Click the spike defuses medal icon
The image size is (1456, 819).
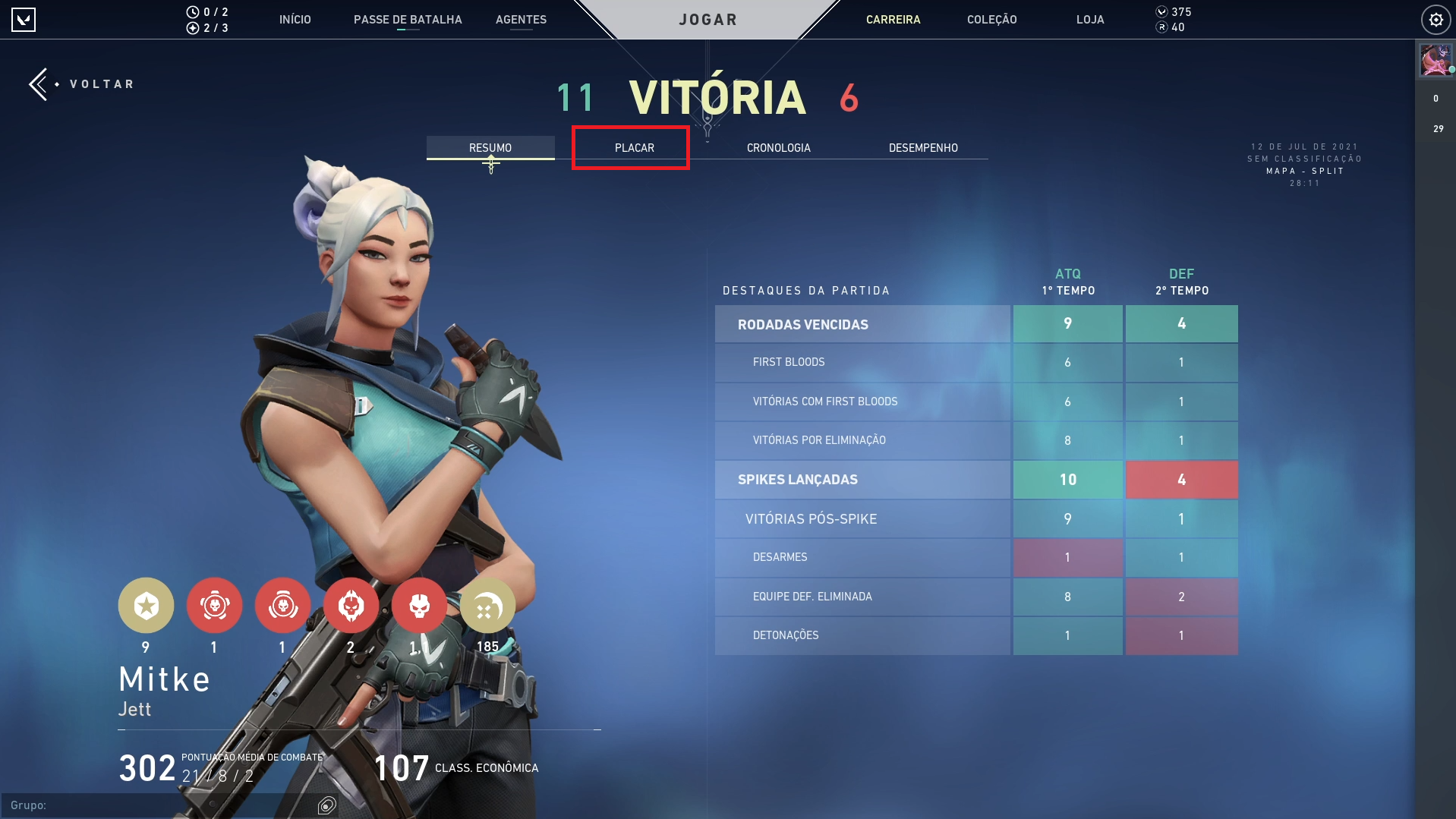[282, 605]
